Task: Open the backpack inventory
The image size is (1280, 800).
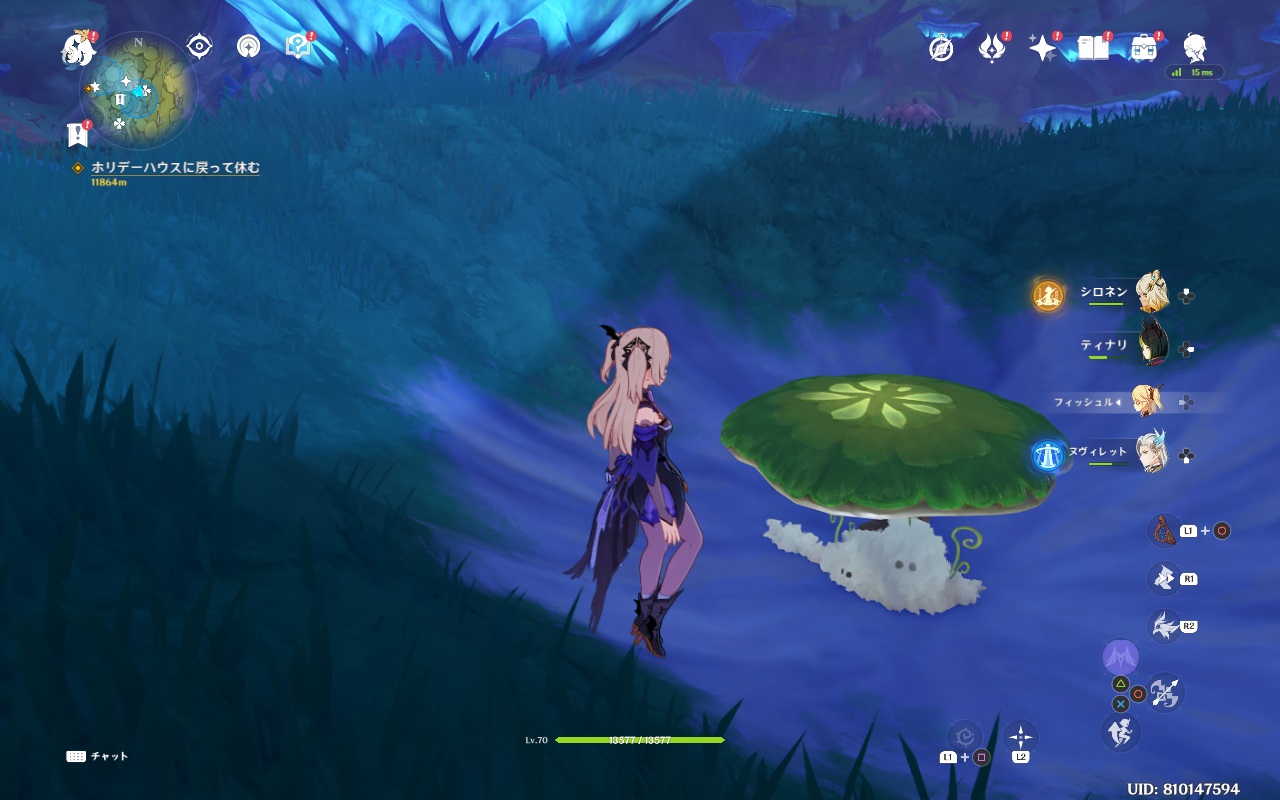Action: pyautogui.click(x=1143, y=48)
